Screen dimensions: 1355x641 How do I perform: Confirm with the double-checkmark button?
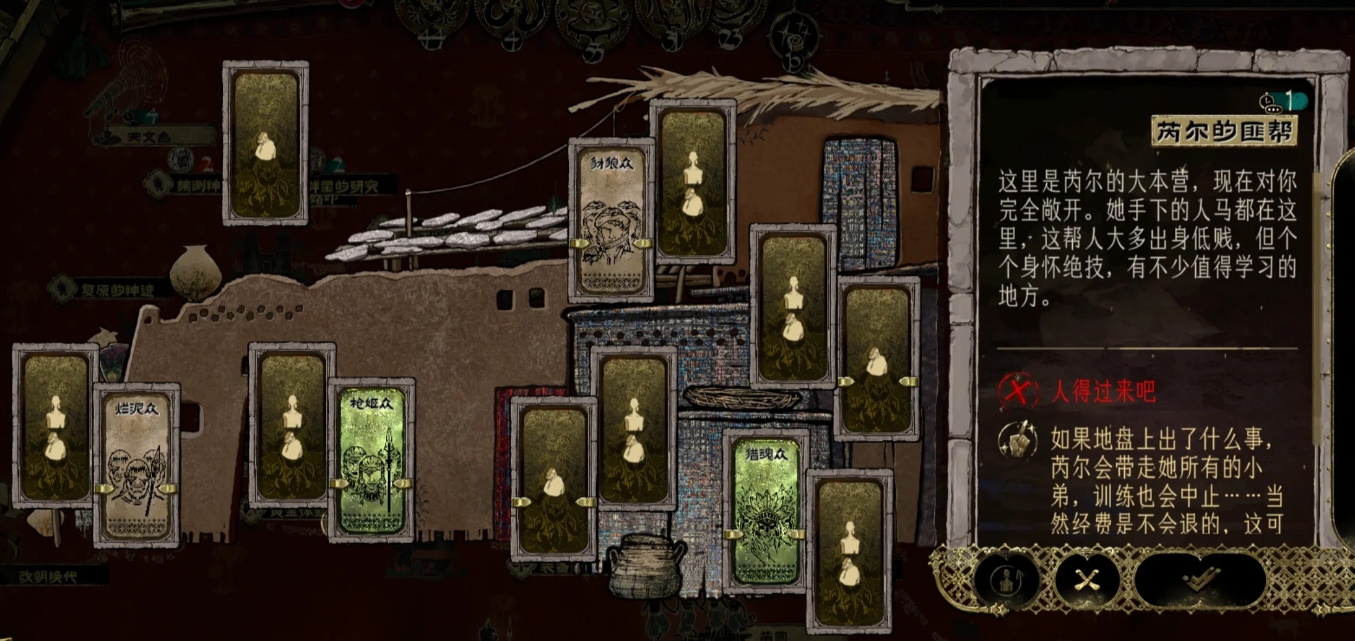click(x=1200, y=579)
